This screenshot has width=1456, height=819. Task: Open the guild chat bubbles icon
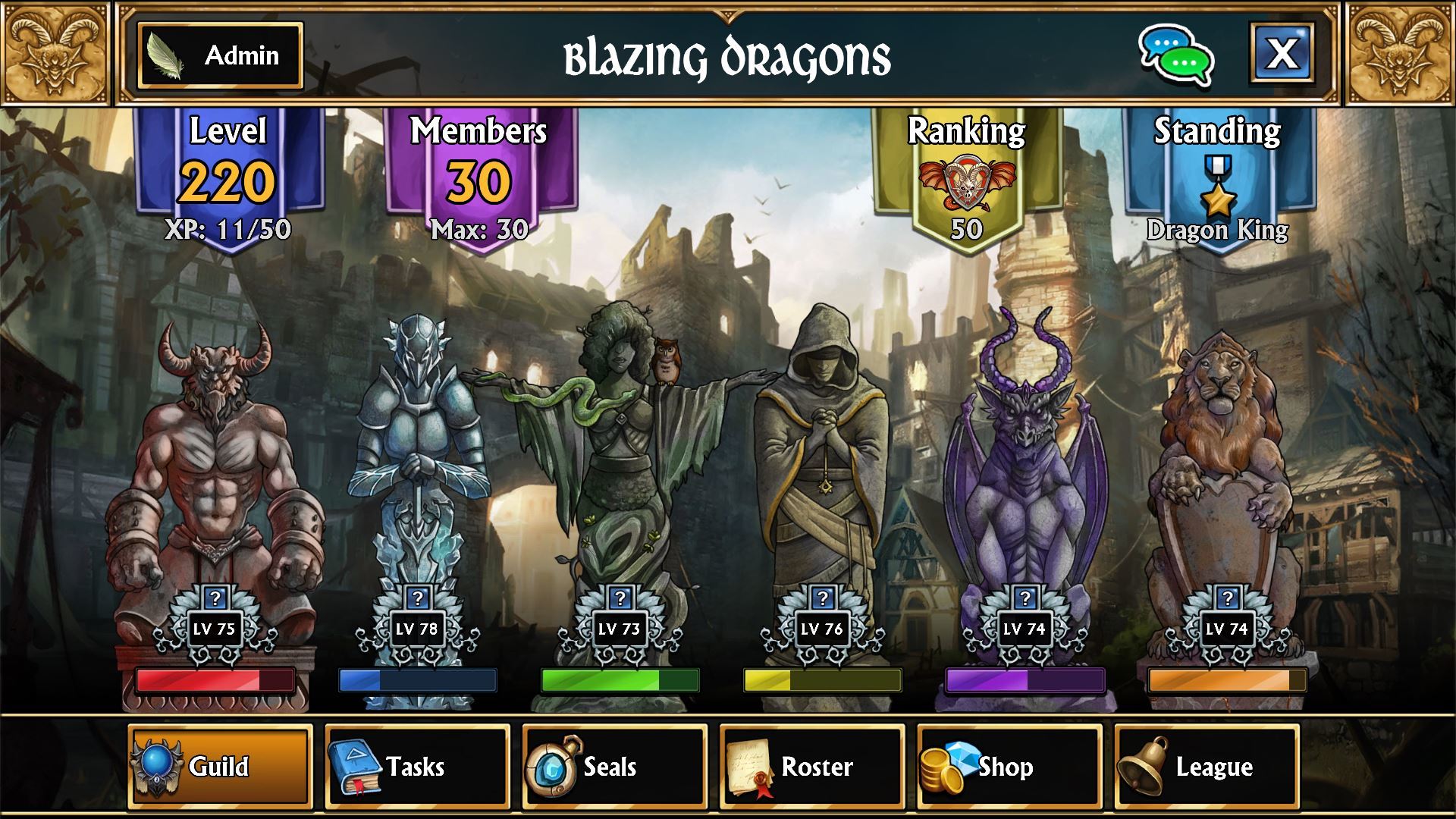pyautogui.click(x=1175, y=55)
